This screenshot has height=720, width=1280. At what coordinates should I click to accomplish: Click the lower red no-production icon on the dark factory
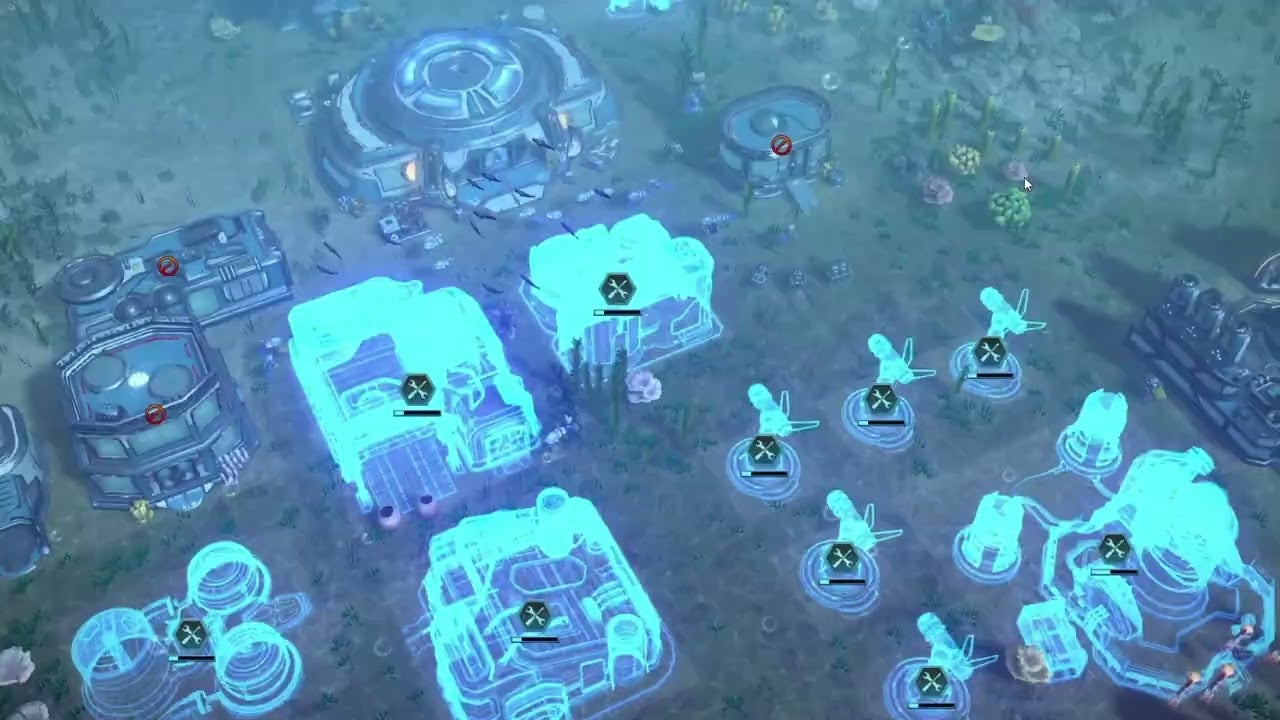155,414
